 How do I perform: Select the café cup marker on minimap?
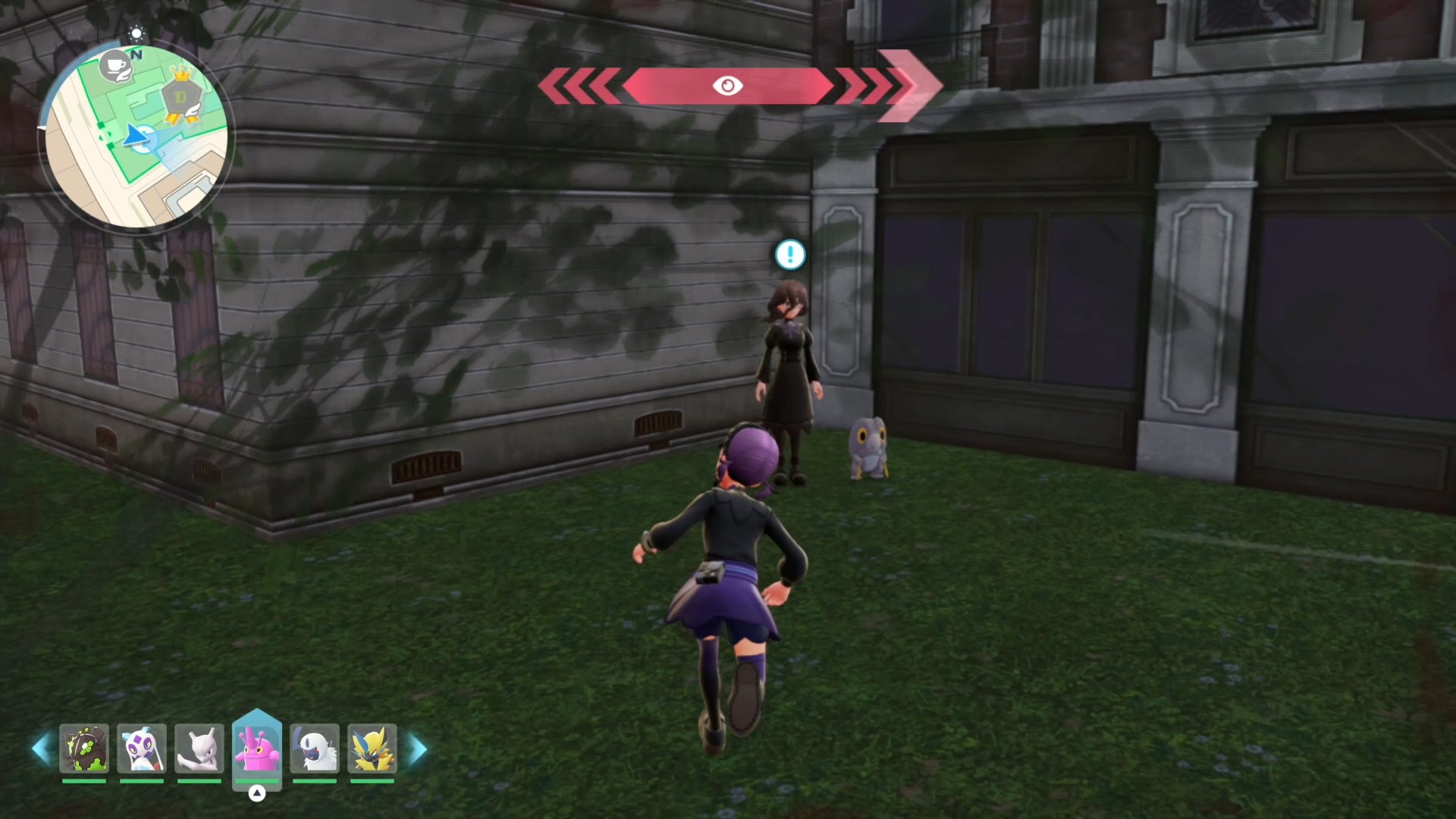tap(116, 67)
